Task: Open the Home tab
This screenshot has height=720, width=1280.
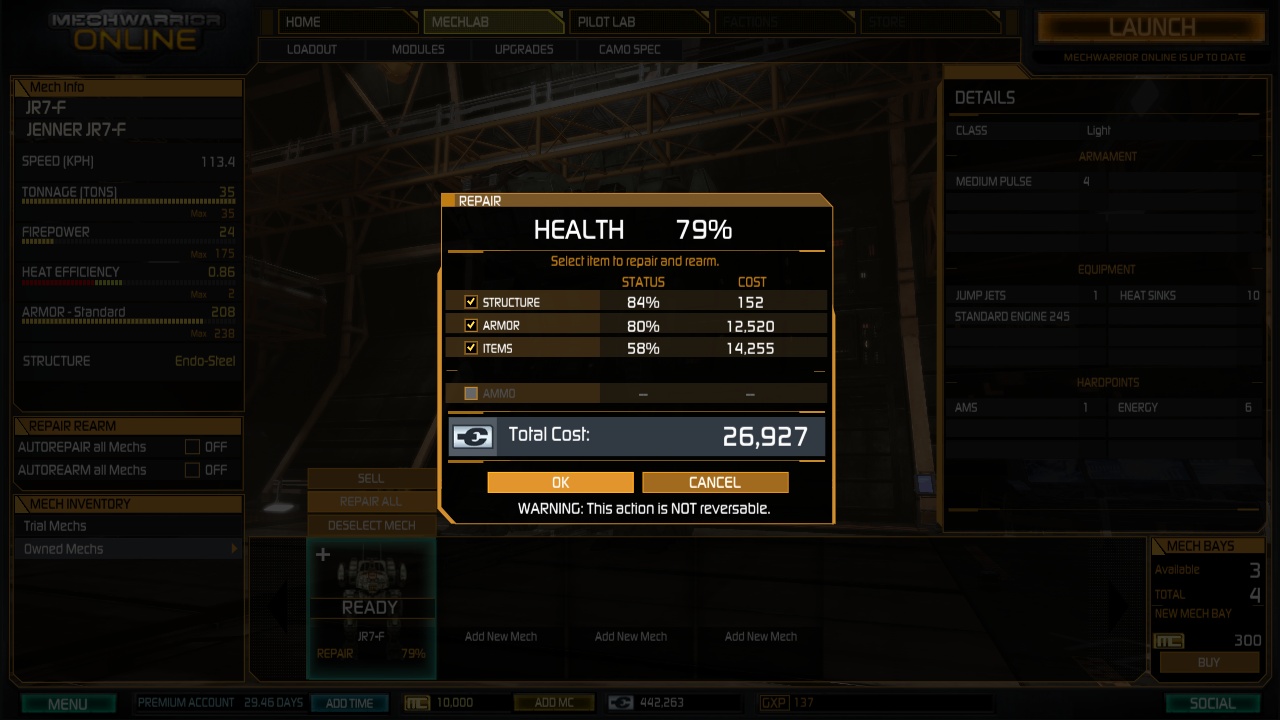Action: click(338, 22)
